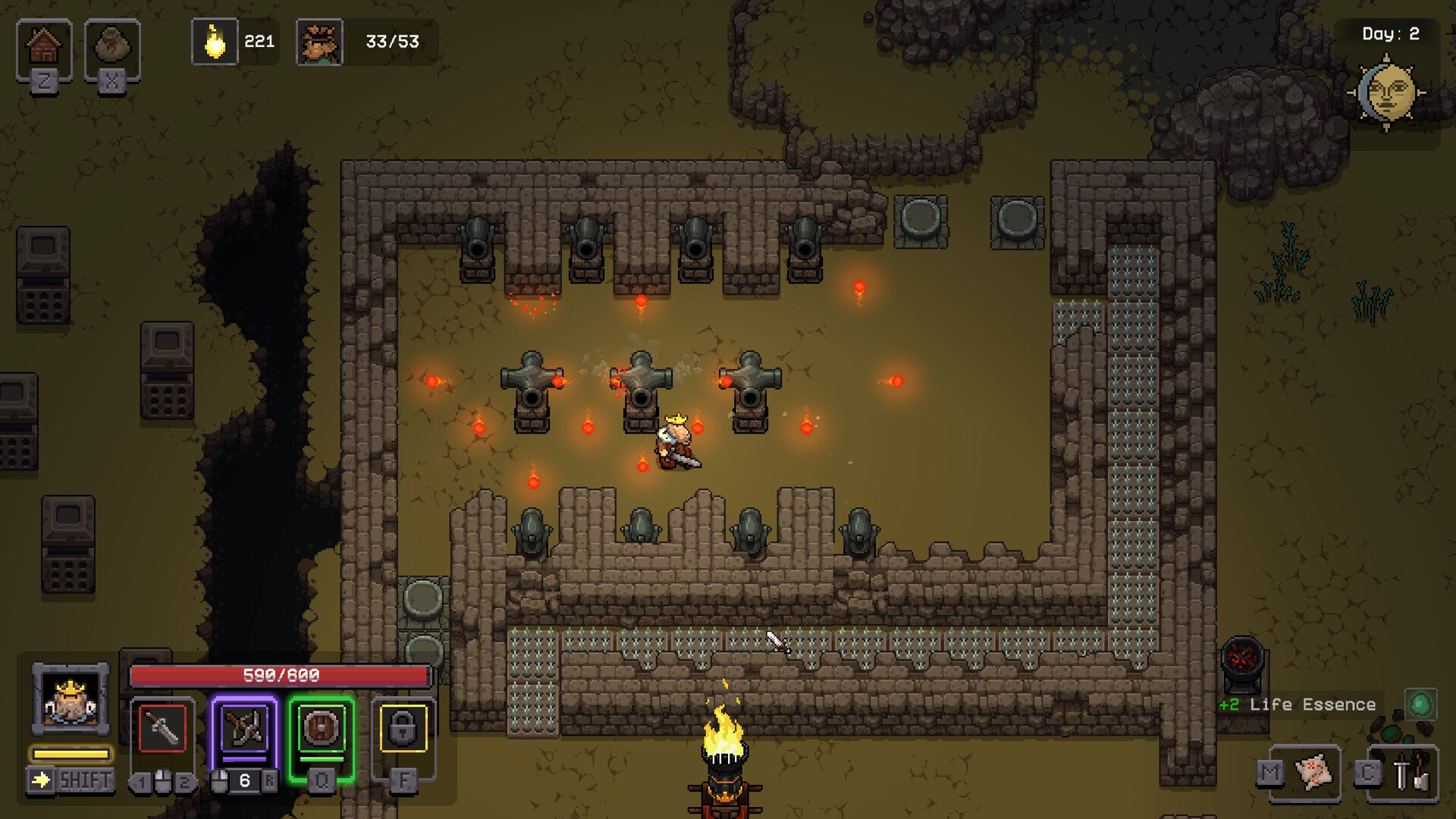This screenshot has height=819, width=1456.
Task: Select the flame currency icon showing 221
Action: 215,42
